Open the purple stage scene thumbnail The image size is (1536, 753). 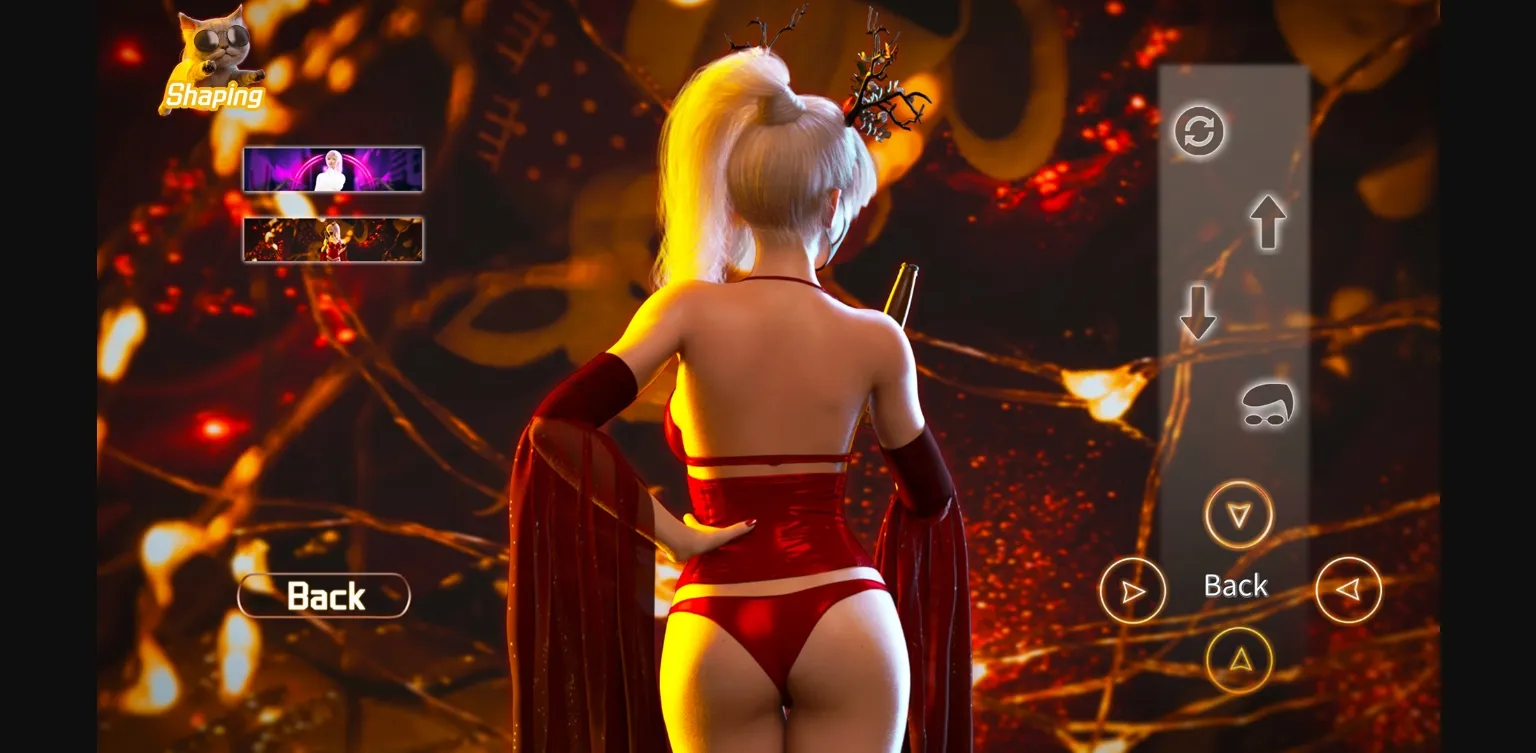(332, 168)
